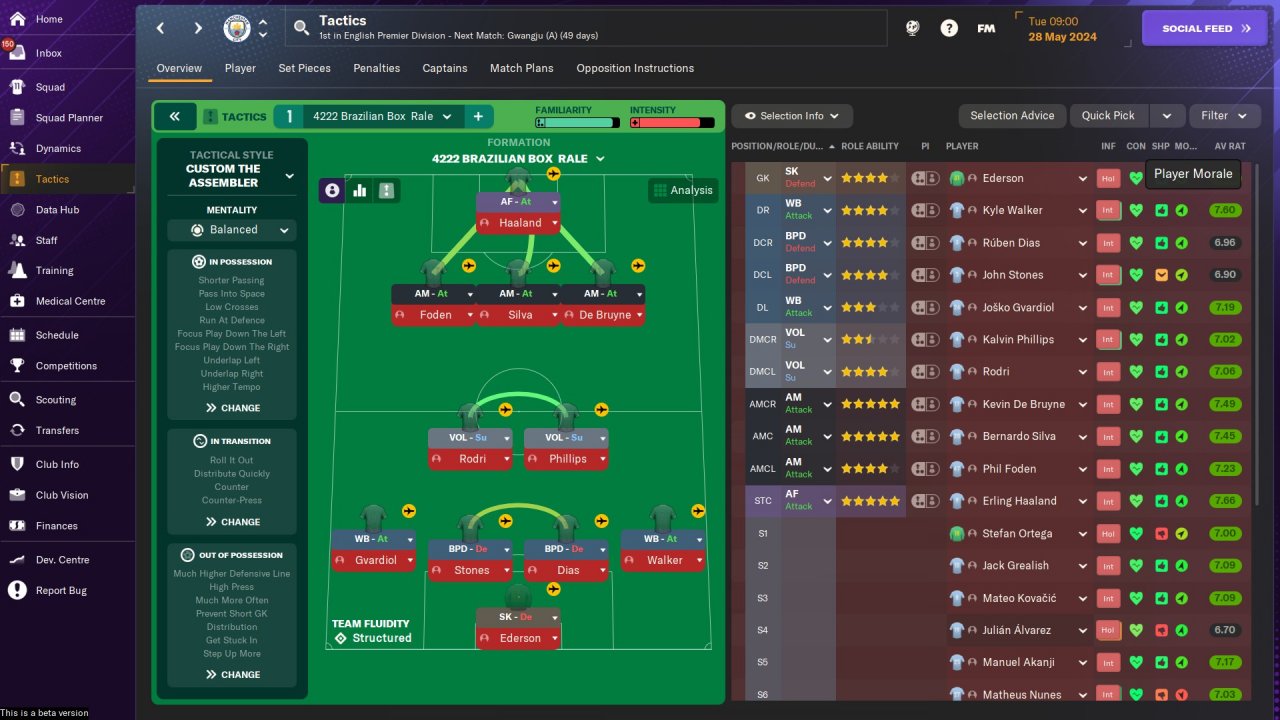Open the Match Plans tab
1280x720 pixels.
click(x=521, y=68)
